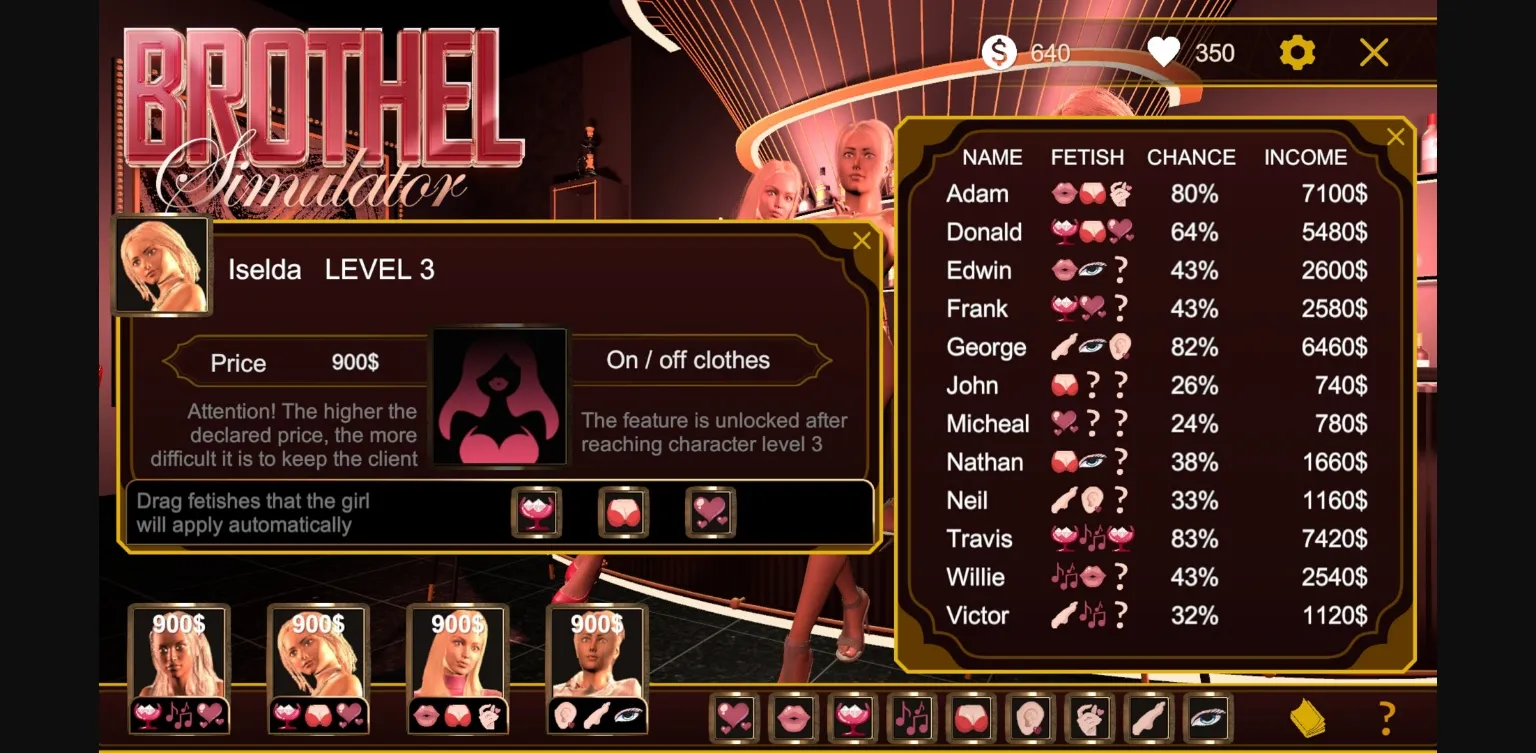The width and height of the screenshot is (1536, 753).
Task: Select the cocktail glass fetish icon
Action: tap(852, 717)
